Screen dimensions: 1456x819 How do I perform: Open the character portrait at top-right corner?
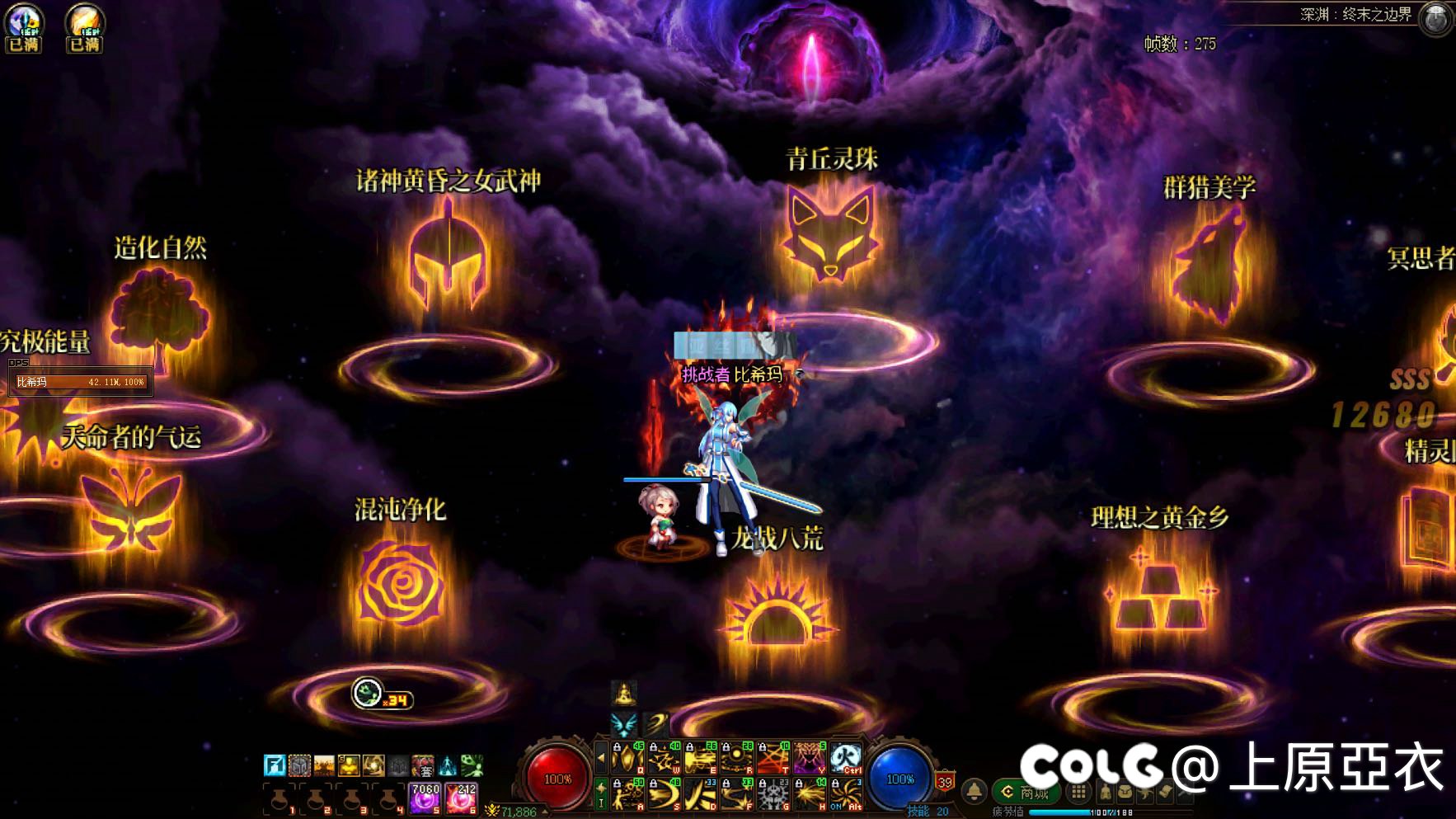tap(1435, 19)
